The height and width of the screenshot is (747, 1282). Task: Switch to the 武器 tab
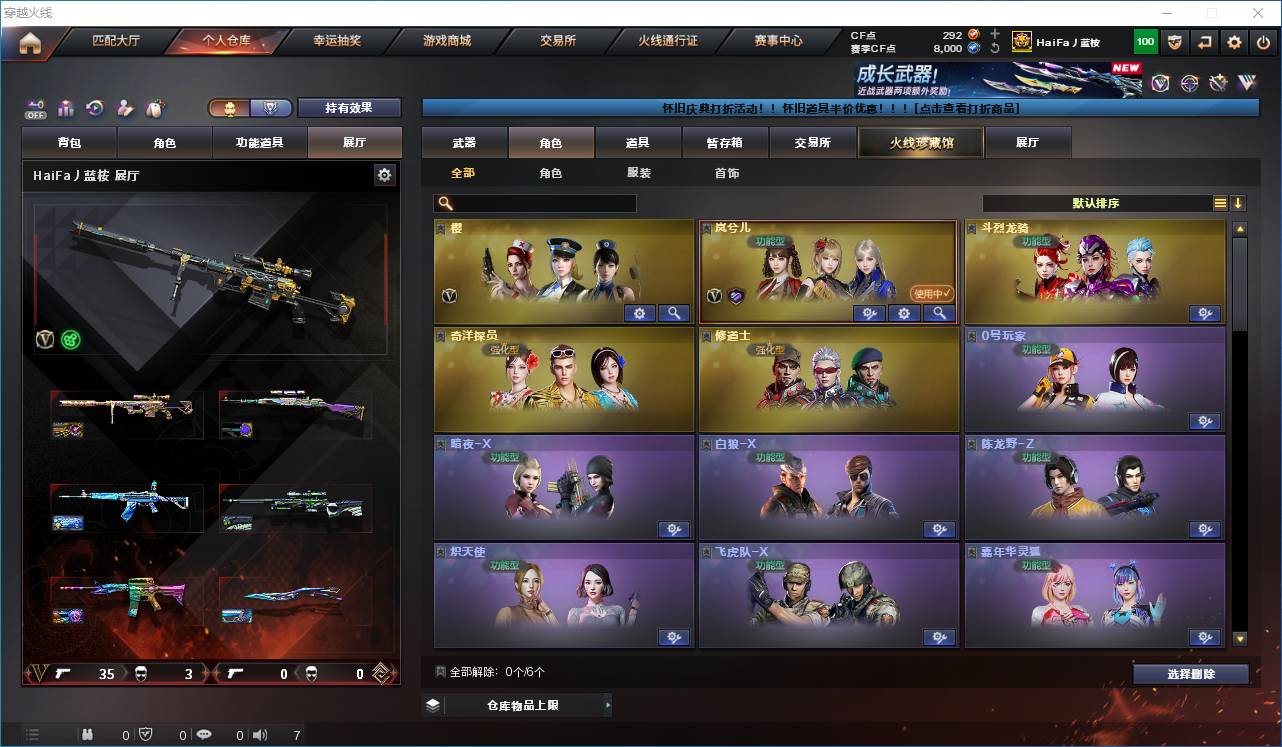[465, 142]
